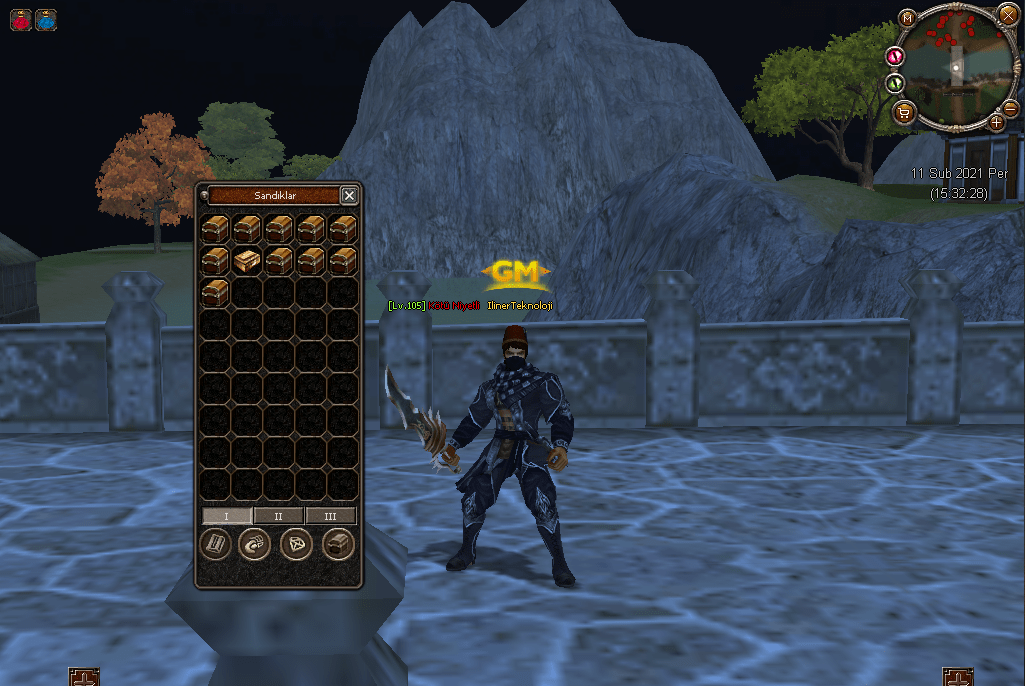Viewport: 1025px width, 686px height.
Task: Open the map with the M button
Action: [x=906, y=19]
